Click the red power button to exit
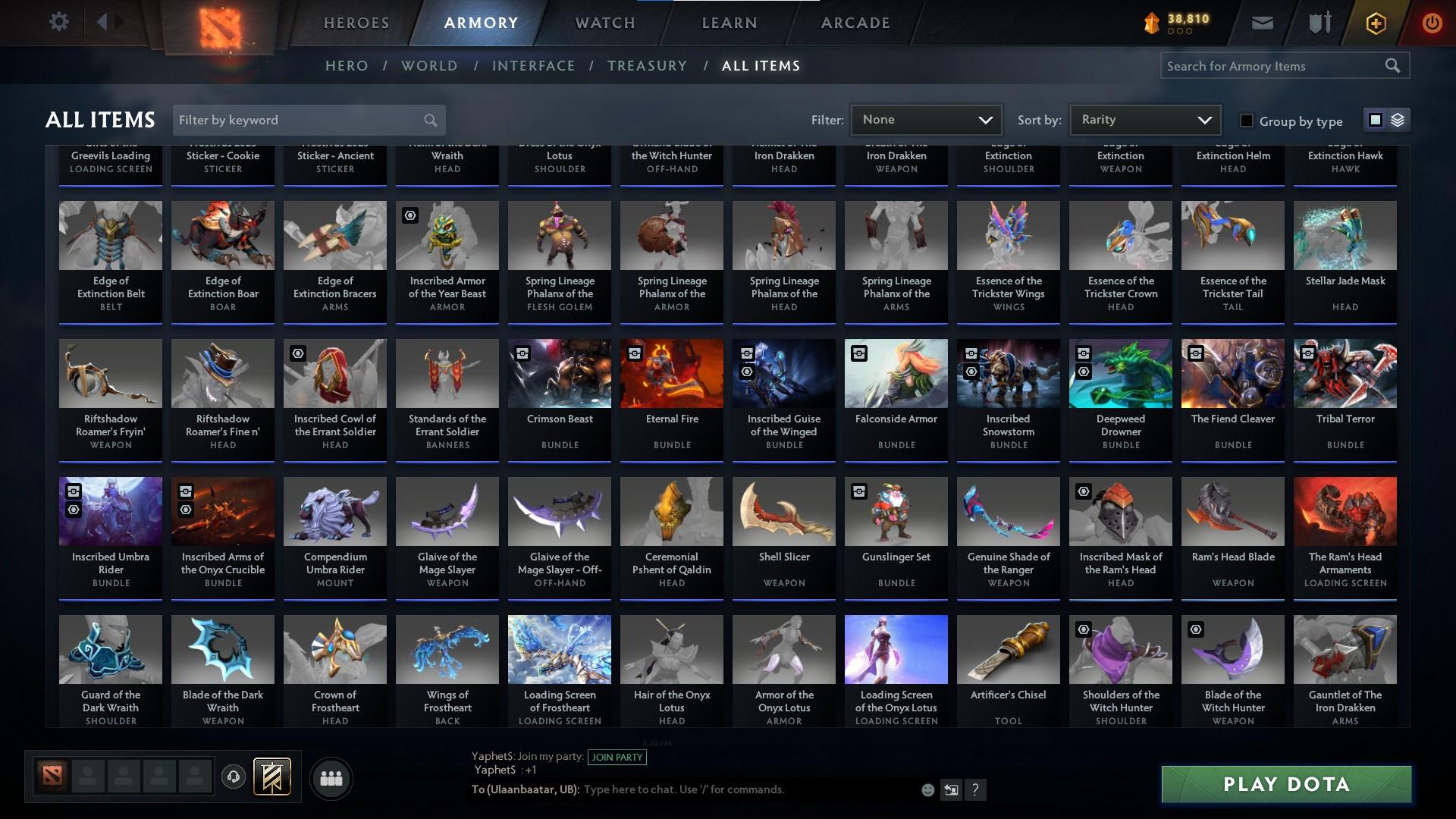This screenshot has width=1456, height=819. pos(1432,22)
